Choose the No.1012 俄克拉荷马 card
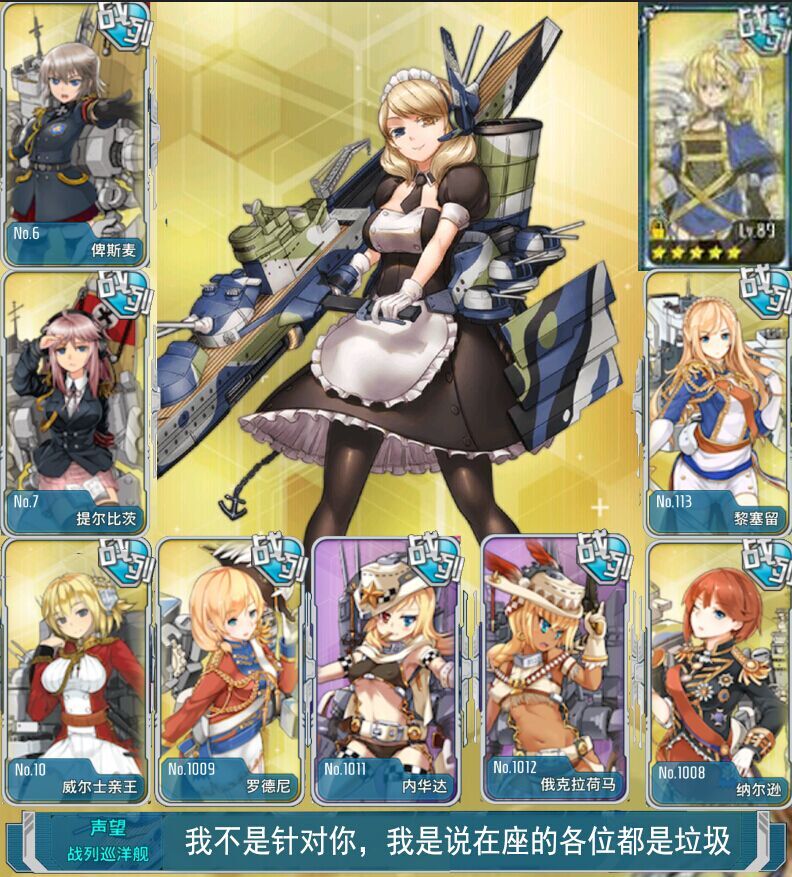 click(555, 670)
